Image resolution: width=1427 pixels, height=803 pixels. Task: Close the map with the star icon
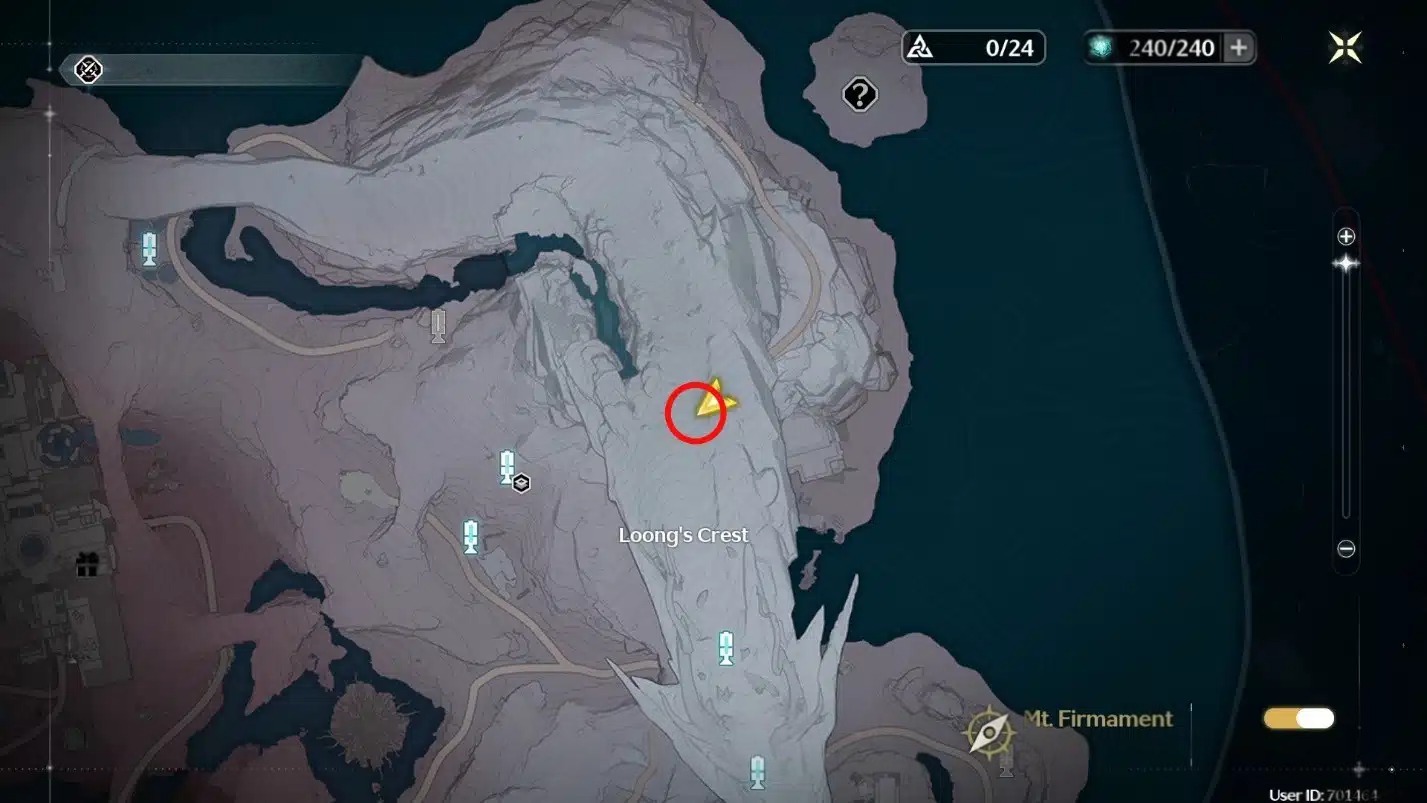(1345, 47)
